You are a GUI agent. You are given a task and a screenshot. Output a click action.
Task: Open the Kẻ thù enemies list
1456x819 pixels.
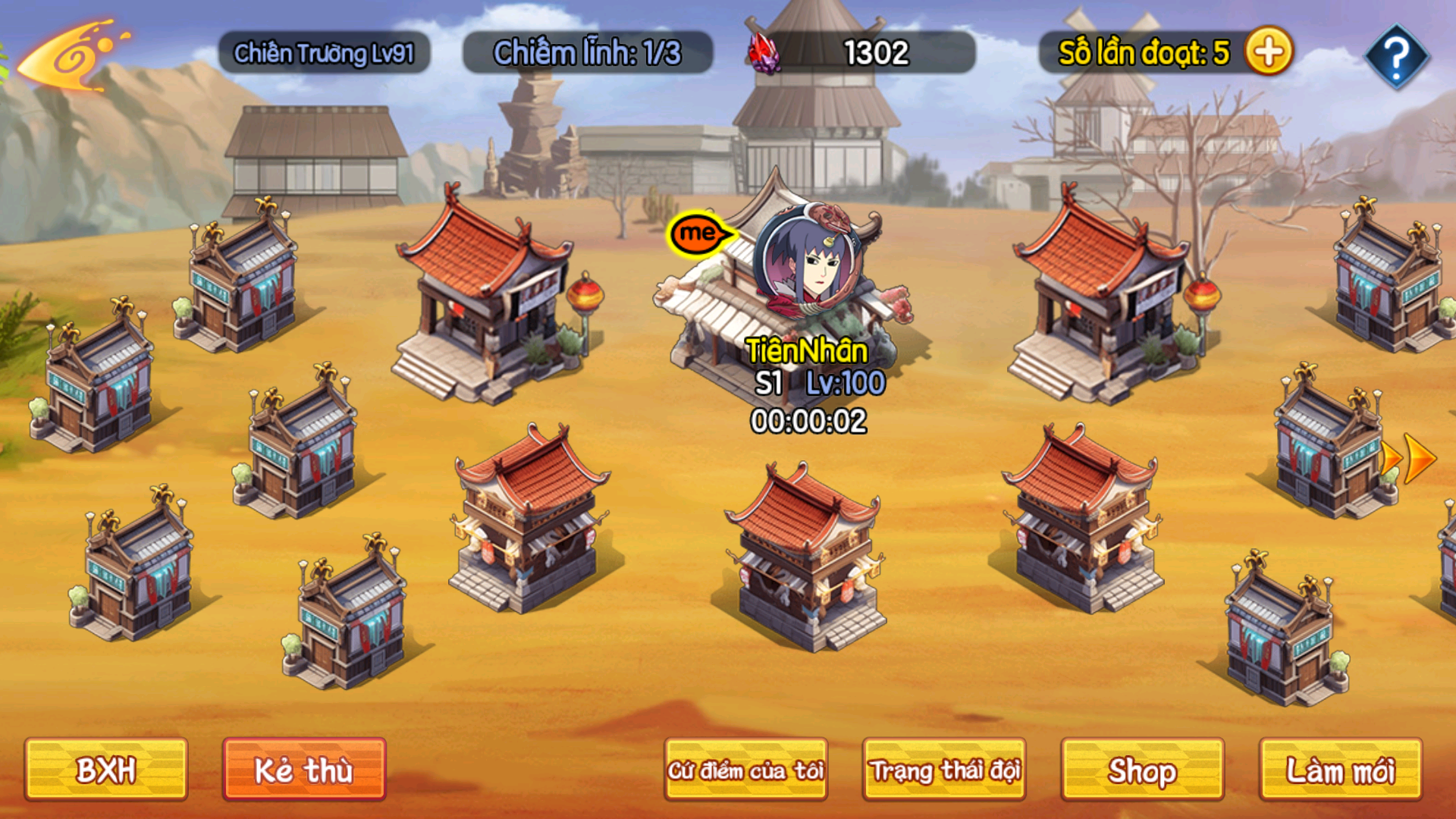304,770
